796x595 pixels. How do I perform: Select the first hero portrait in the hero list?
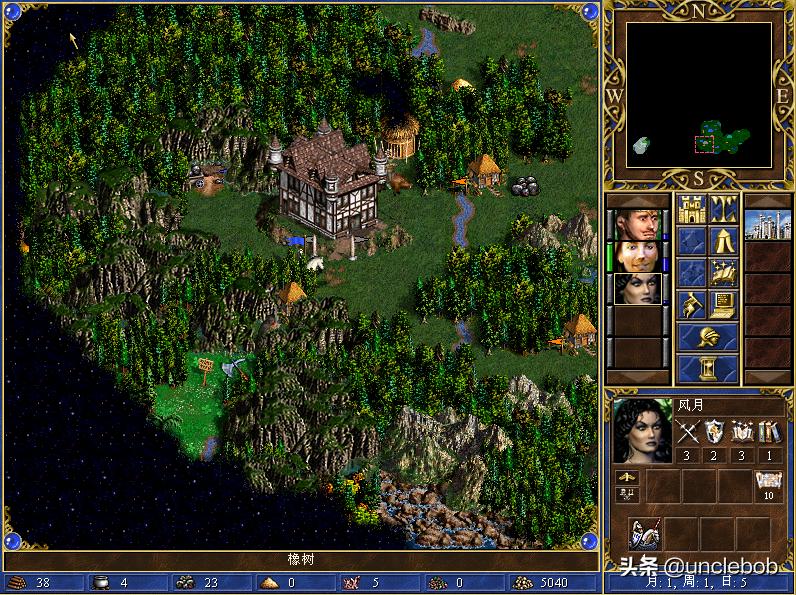click(636, 225)
